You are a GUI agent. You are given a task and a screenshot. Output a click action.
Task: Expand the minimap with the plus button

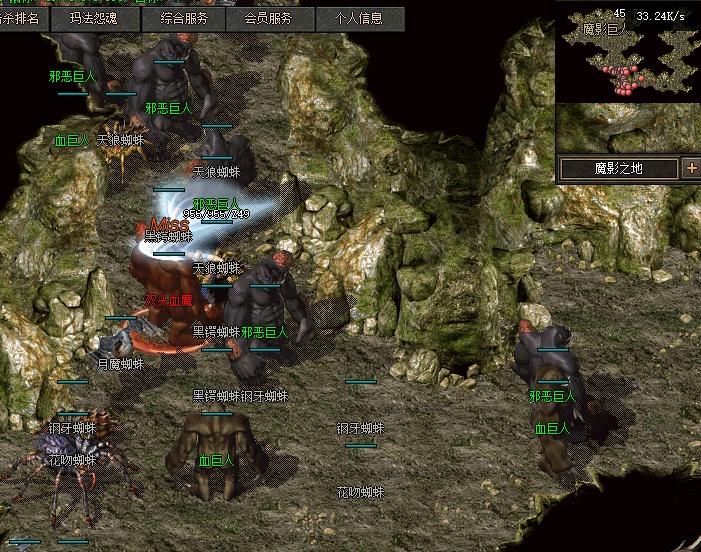coord(691,168)
